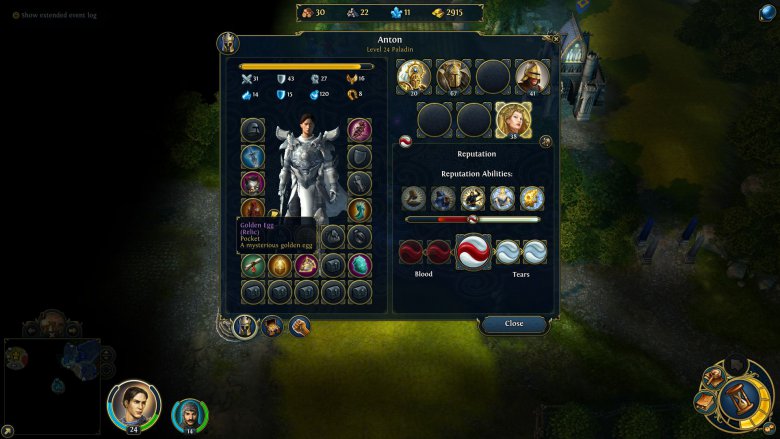Select the army unit stack of 41
Image resolution: width=780 pixels, height=439 pixels.
click(x=532, y=76)
